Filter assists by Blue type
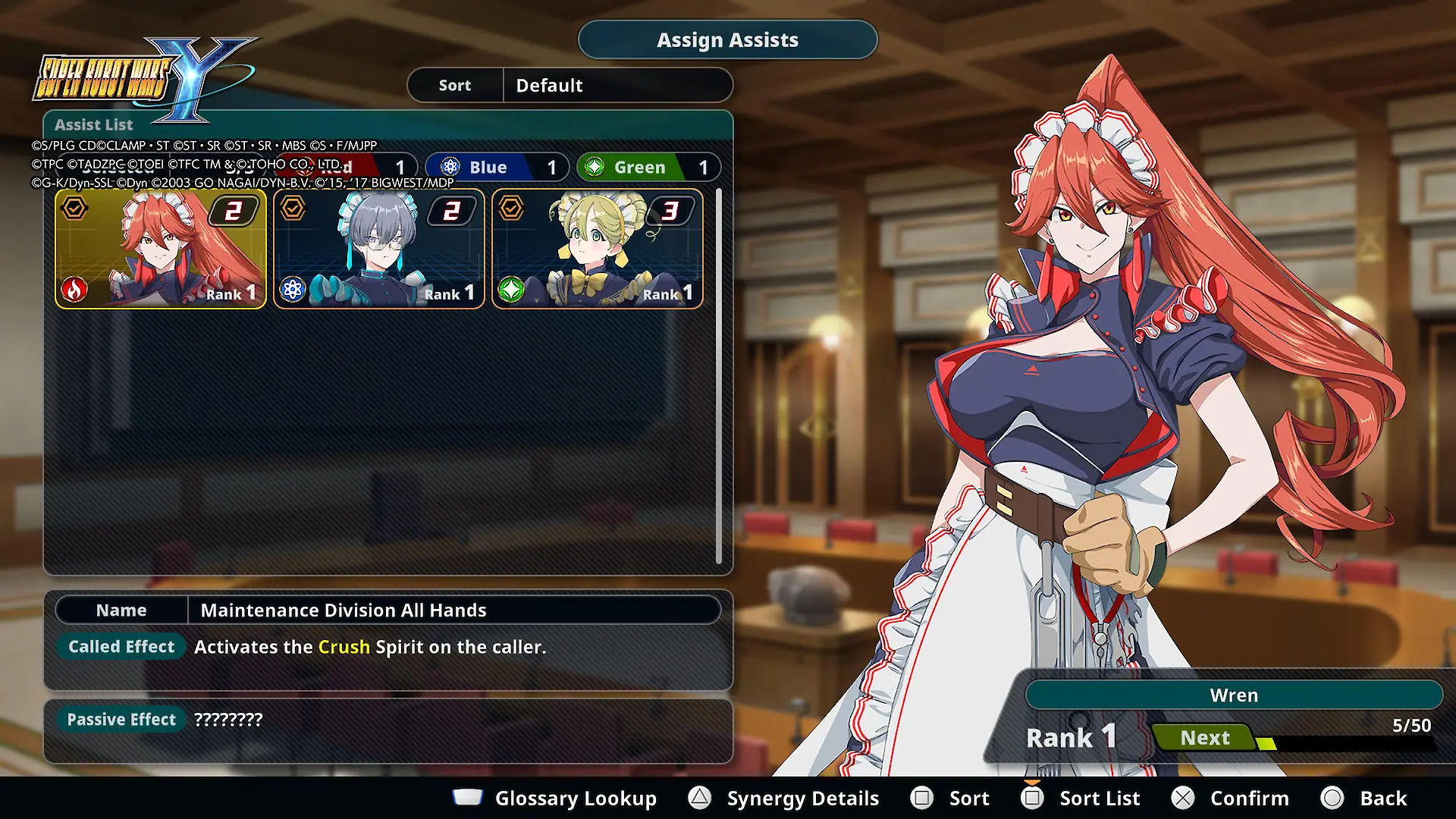1456x819 pixels. 496,167
